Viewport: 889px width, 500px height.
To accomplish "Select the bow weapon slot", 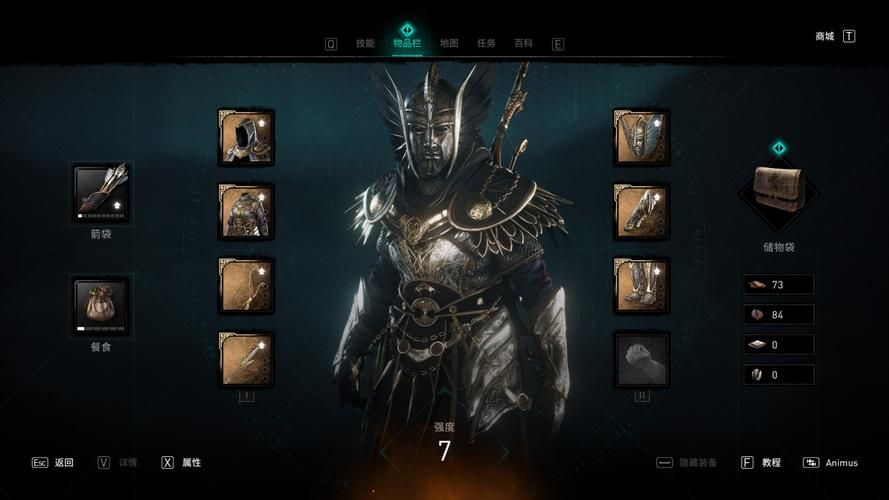I will click(x=246, y=285).
